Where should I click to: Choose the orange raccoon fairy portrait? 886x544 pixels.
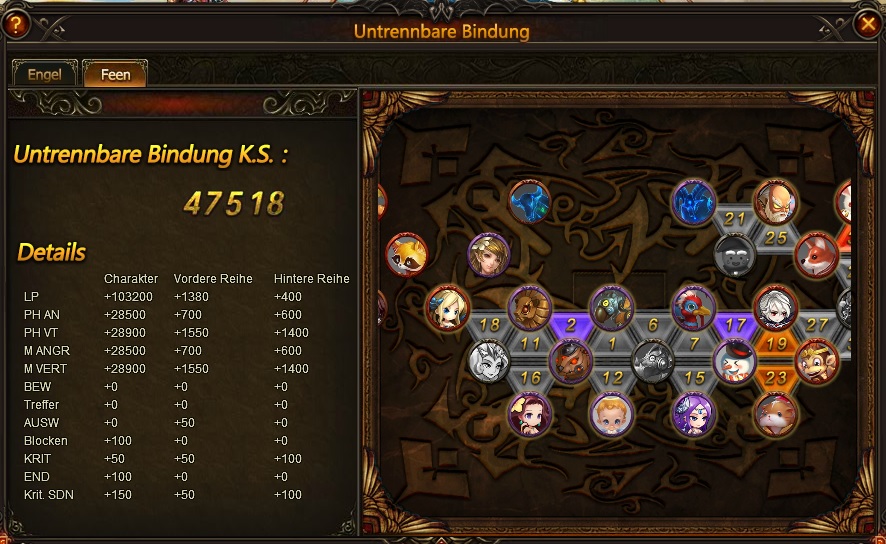(406, 255)
